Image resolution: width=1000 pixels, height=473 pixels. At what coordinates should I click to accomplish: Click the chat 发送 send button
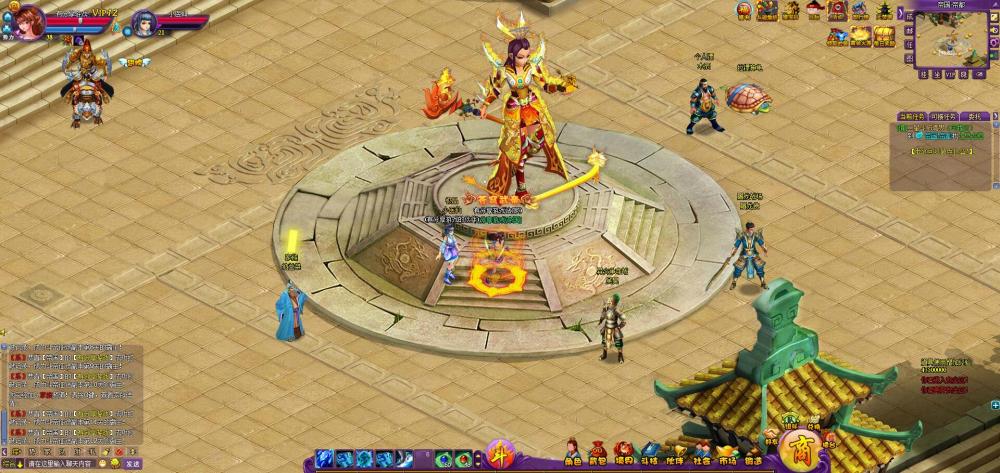coord(133,464)
